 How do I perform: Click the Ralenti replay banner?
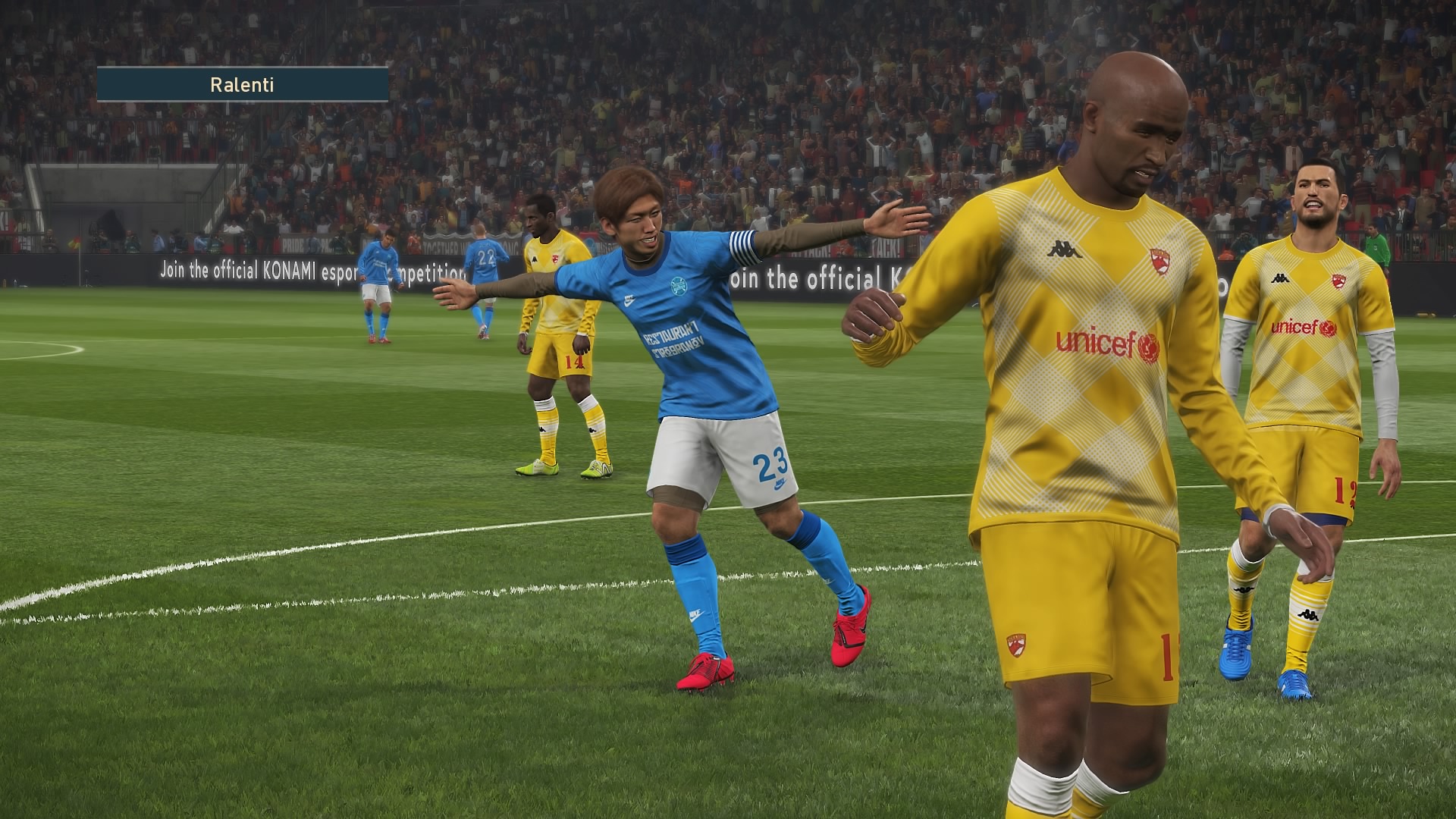click(x=242, y=85)
